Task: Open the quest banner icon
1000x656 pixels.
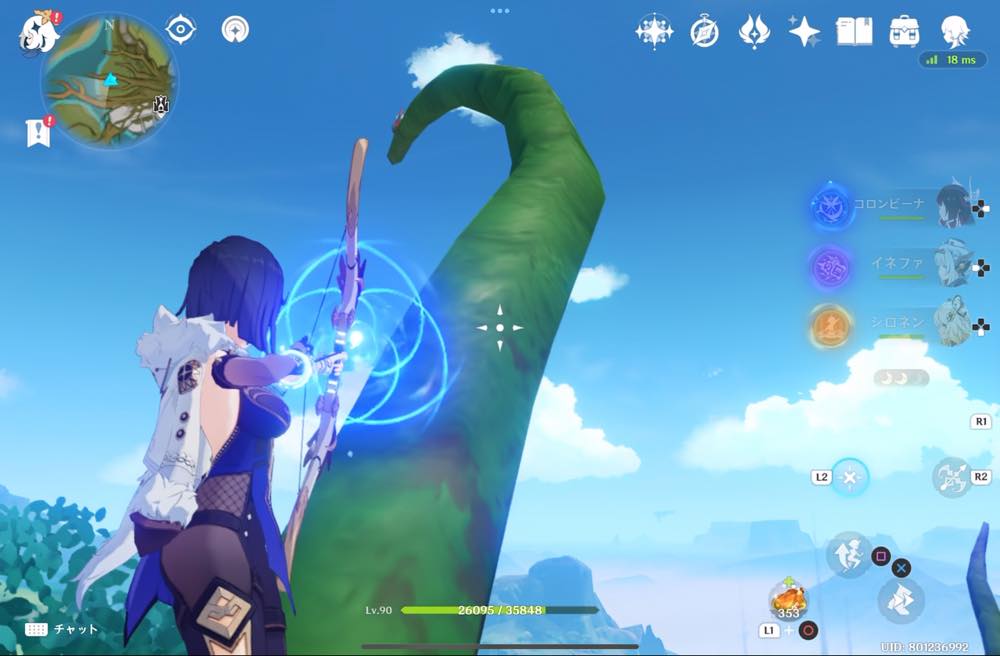Action: 38,131
